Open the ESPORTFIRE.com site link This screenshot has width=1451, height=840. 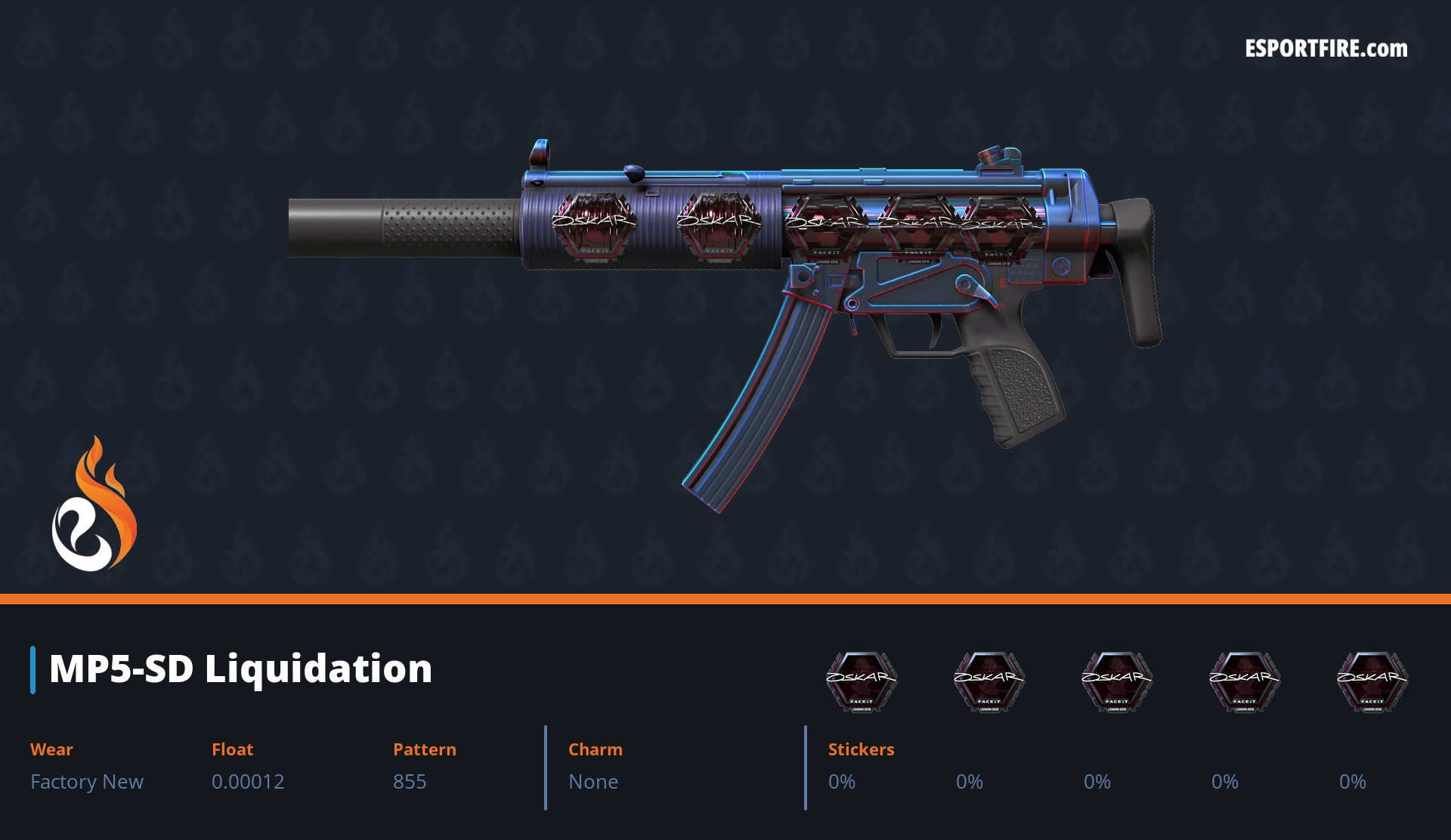pyautogui.click(x=1326, y=49)
